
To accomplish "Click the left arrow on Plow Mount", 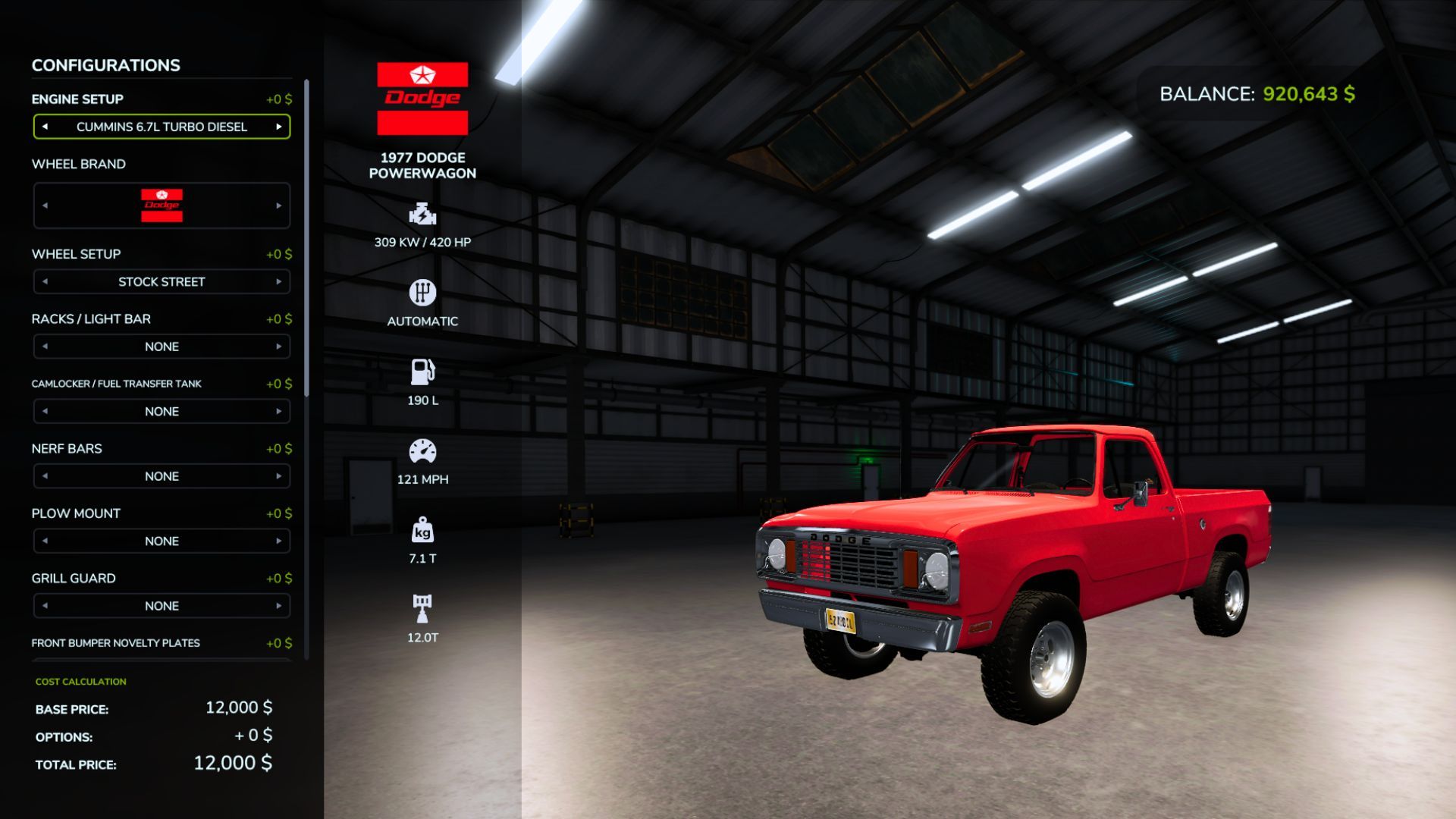I will [x=44, y=541].
